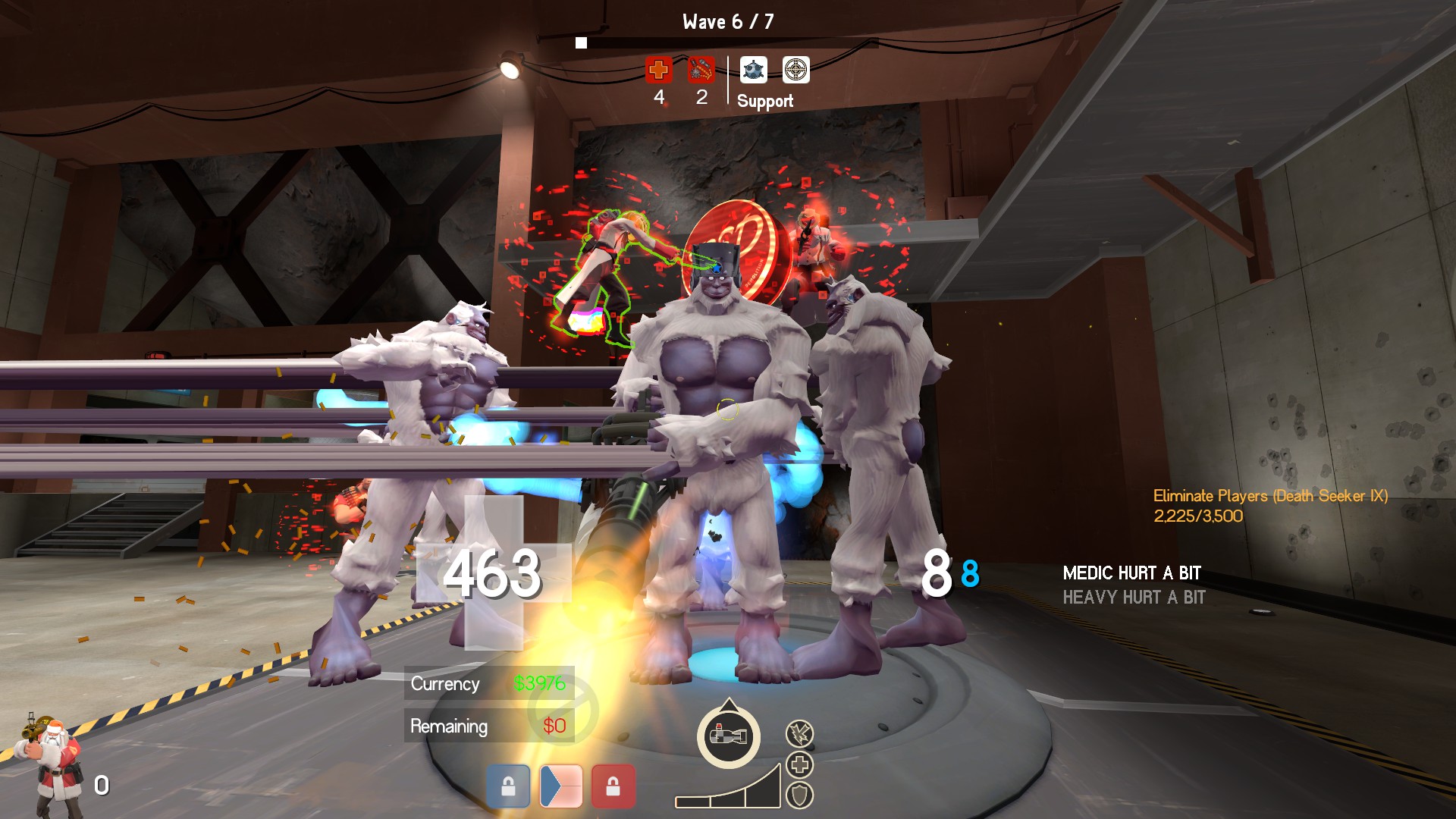Click the bomb carrier status icon
Viewport: 1456px width, 819px height.
click(x=728, y=736)
